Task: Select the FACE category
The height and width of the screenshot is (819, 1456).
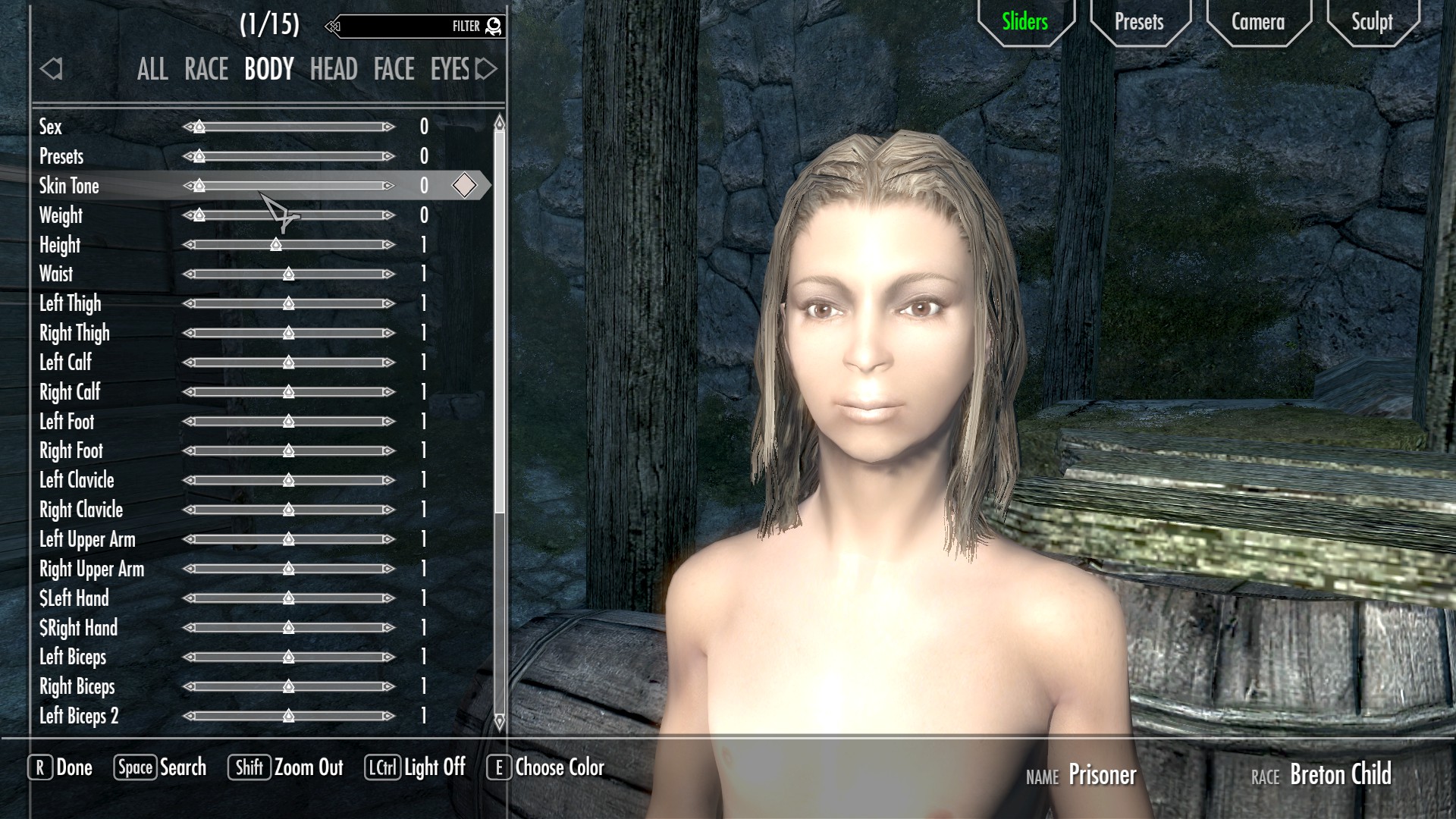Action: coord(394,70)
